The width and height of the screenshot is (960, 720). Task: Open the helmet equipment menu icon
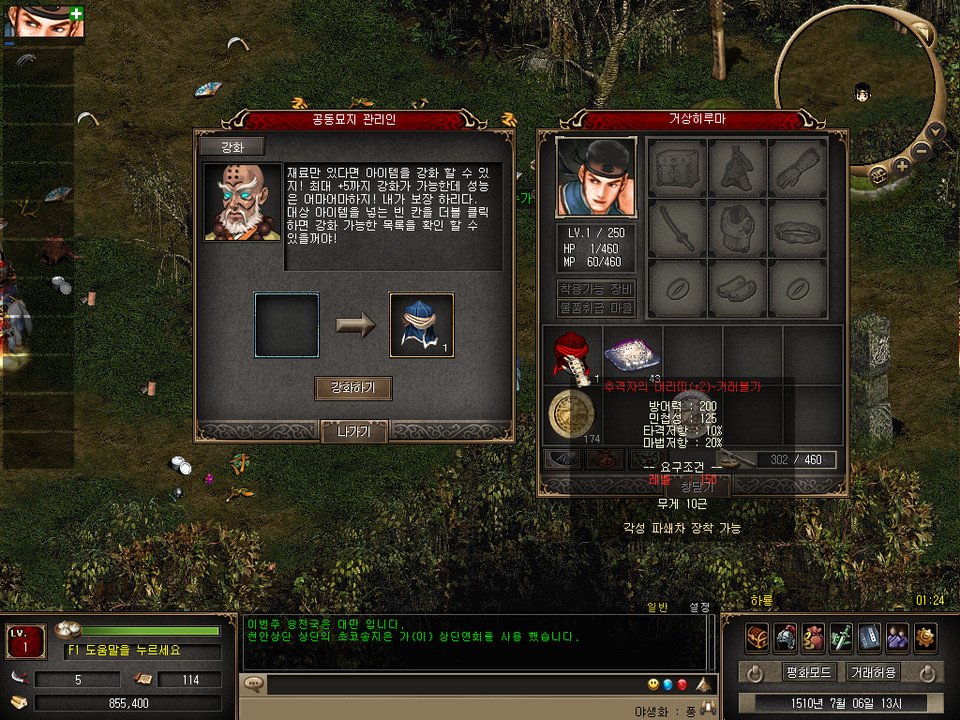point(785,637)
